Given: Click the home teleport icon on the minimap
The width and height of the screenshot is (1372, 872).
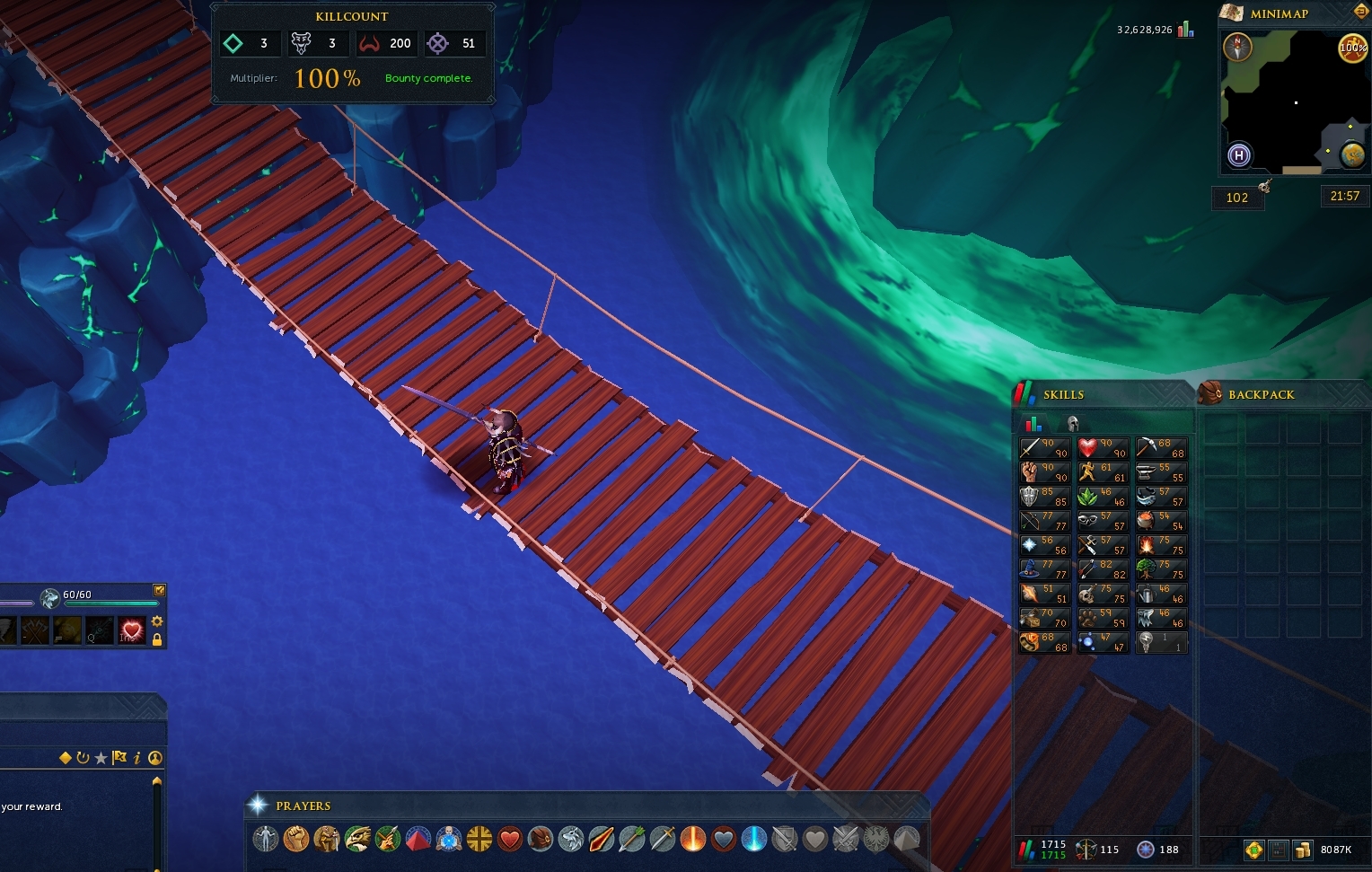Looking at the screenshot, I should 1237,155.
